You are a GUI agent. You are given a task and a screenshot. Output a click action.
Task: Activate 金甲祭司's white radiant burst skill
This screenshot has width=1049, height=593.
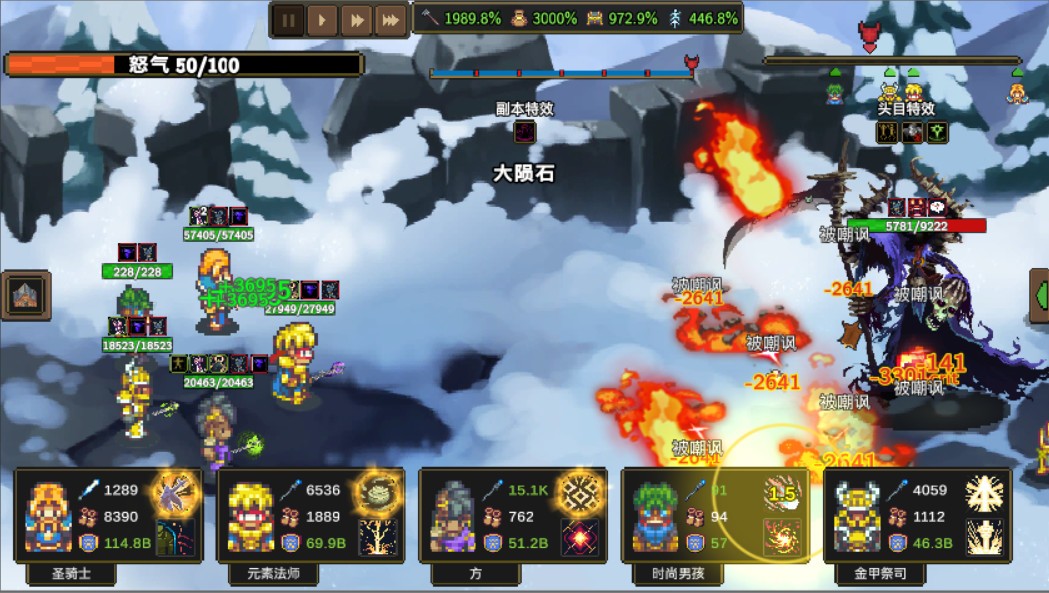984,494
